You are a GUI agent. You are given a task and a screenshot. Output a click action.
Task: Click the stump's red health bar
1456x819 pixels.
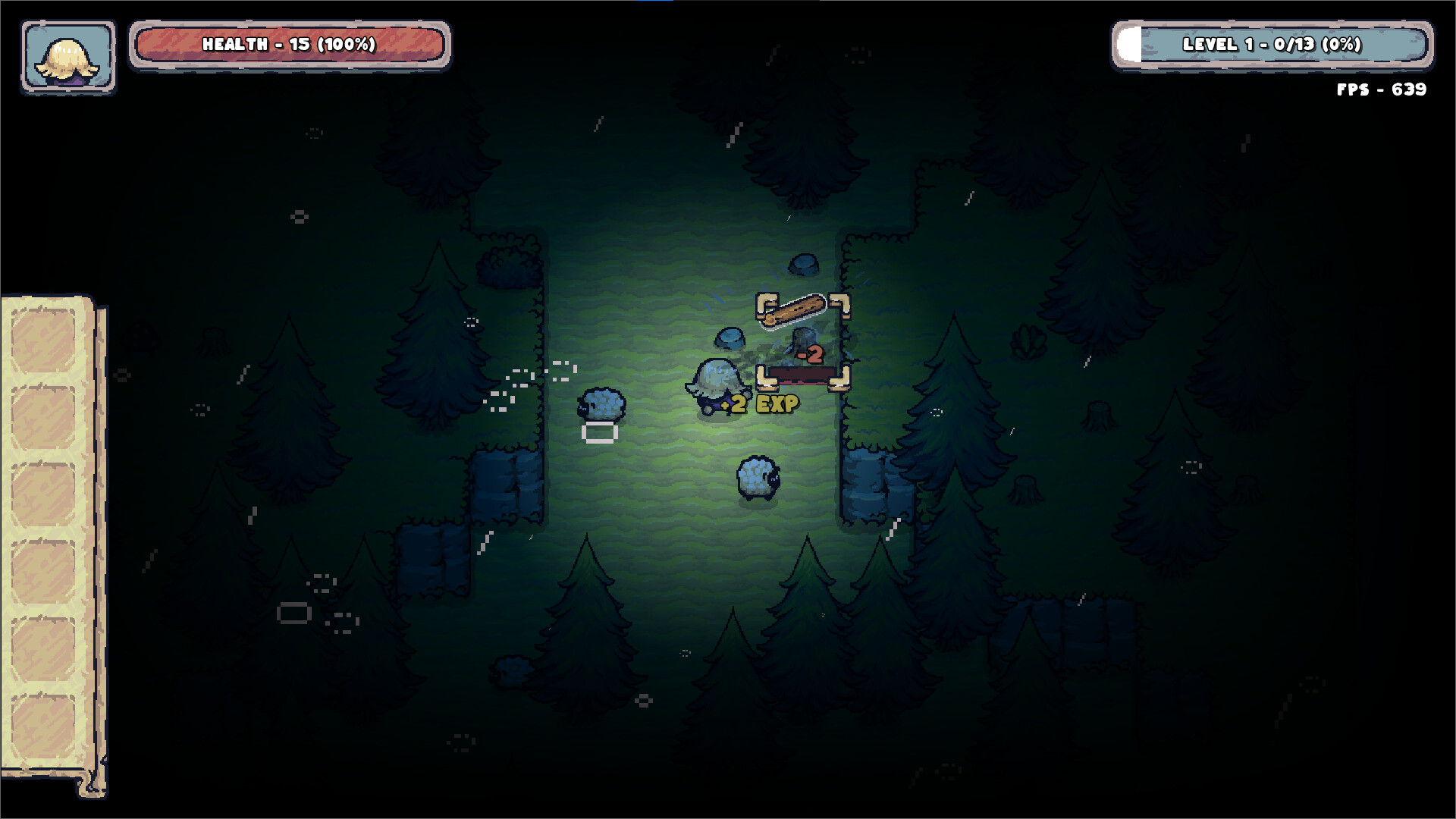click(804, 374)
